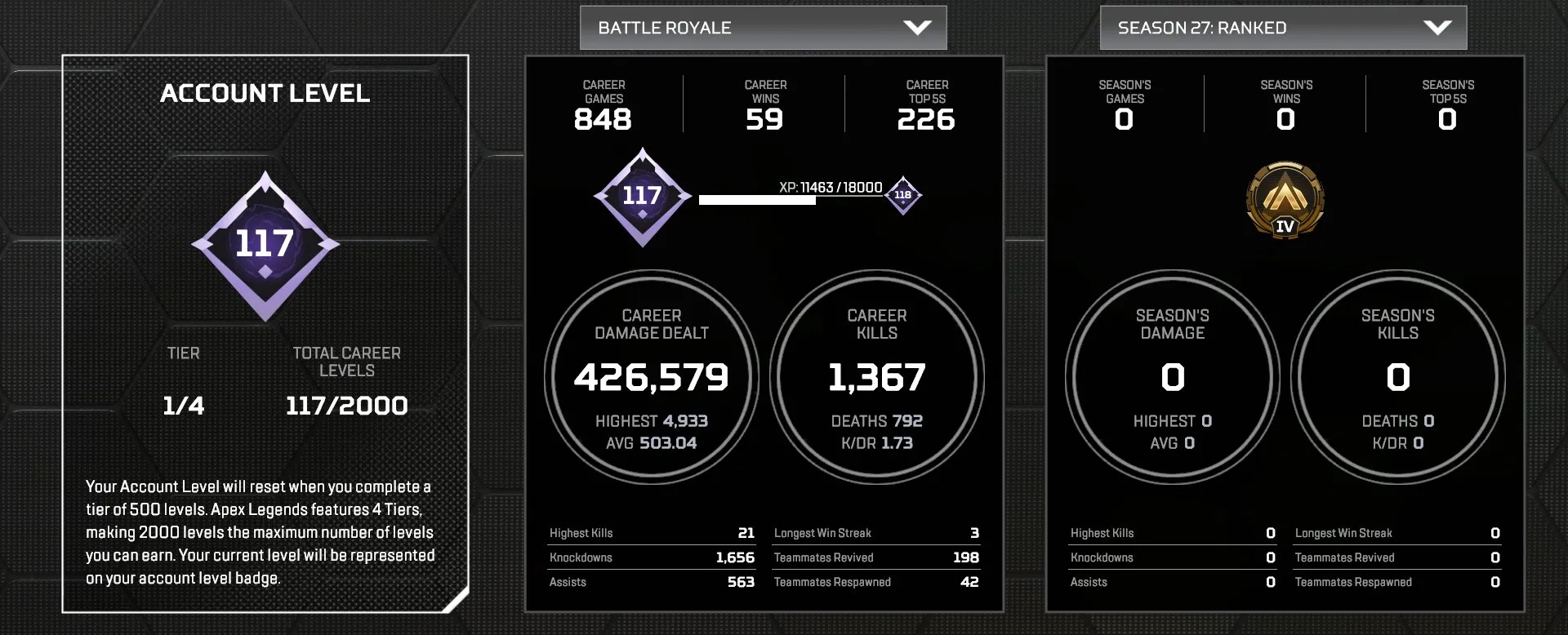Click the level 118 badge next to XP bar
The height and width of the screenshot is (635, 1568).
pyautogui.click(x=901, y=195)
